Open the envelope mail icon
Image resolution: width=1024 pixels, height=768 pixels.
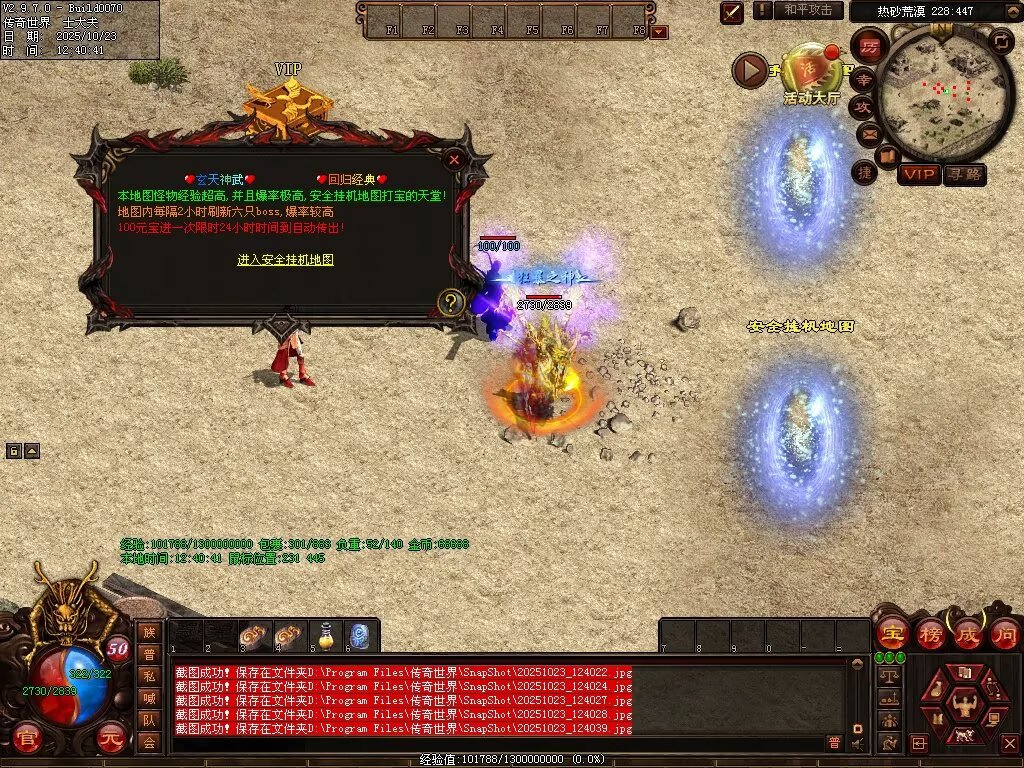tap(868, 133)
